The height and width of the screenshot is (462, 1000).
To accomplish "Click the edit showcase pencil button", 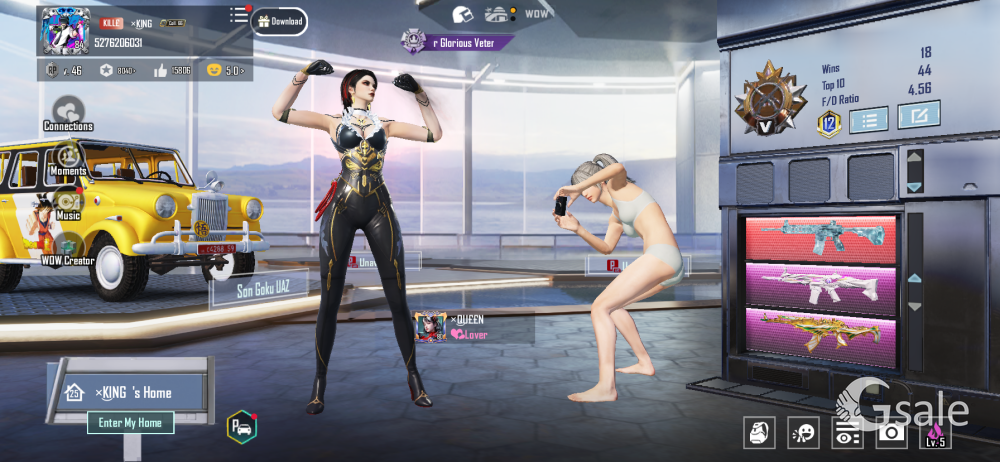I will coord(918,116).
